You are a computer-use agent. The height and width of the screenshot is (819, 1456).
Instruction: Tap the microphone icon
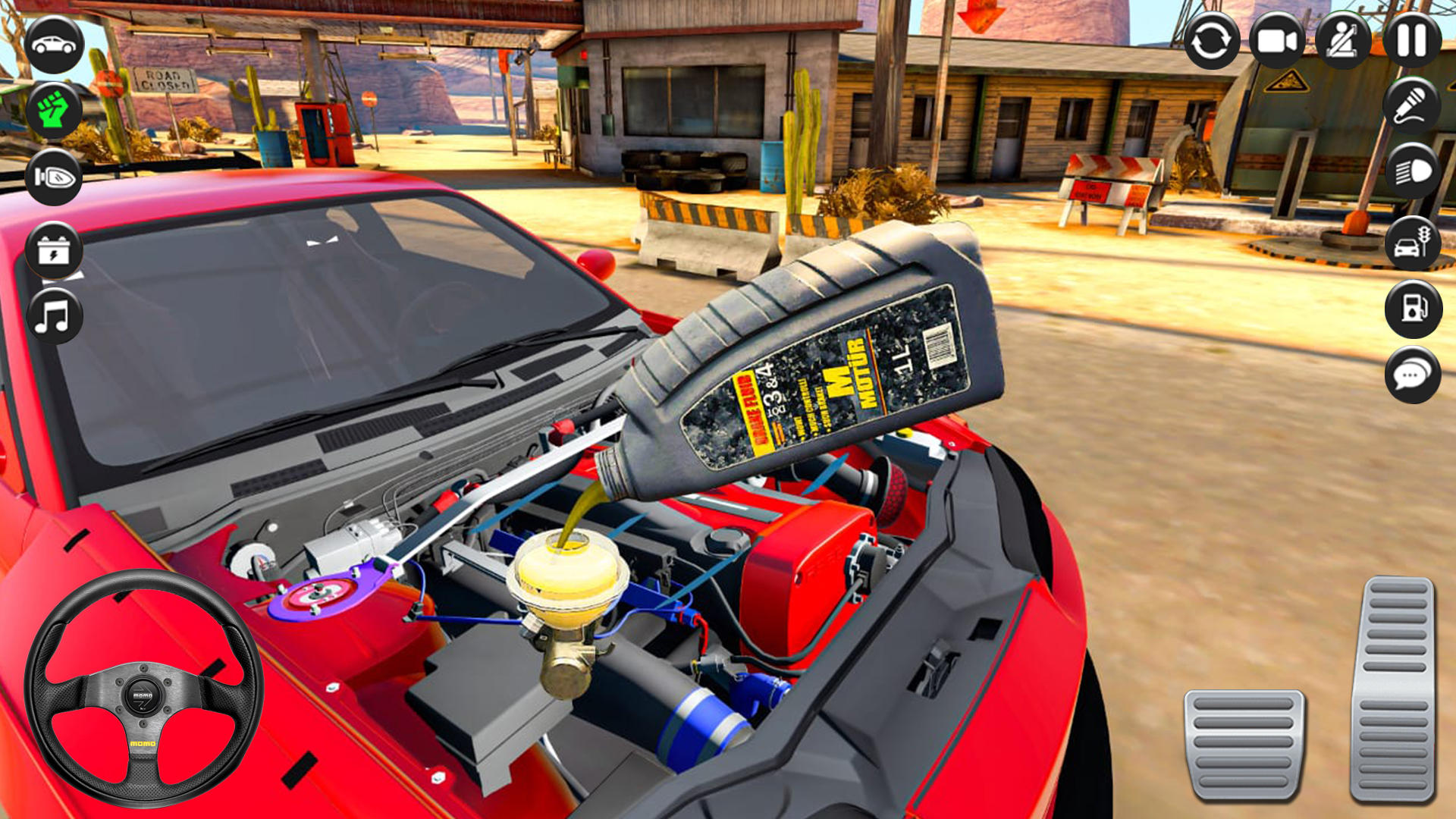(1412, 106)
